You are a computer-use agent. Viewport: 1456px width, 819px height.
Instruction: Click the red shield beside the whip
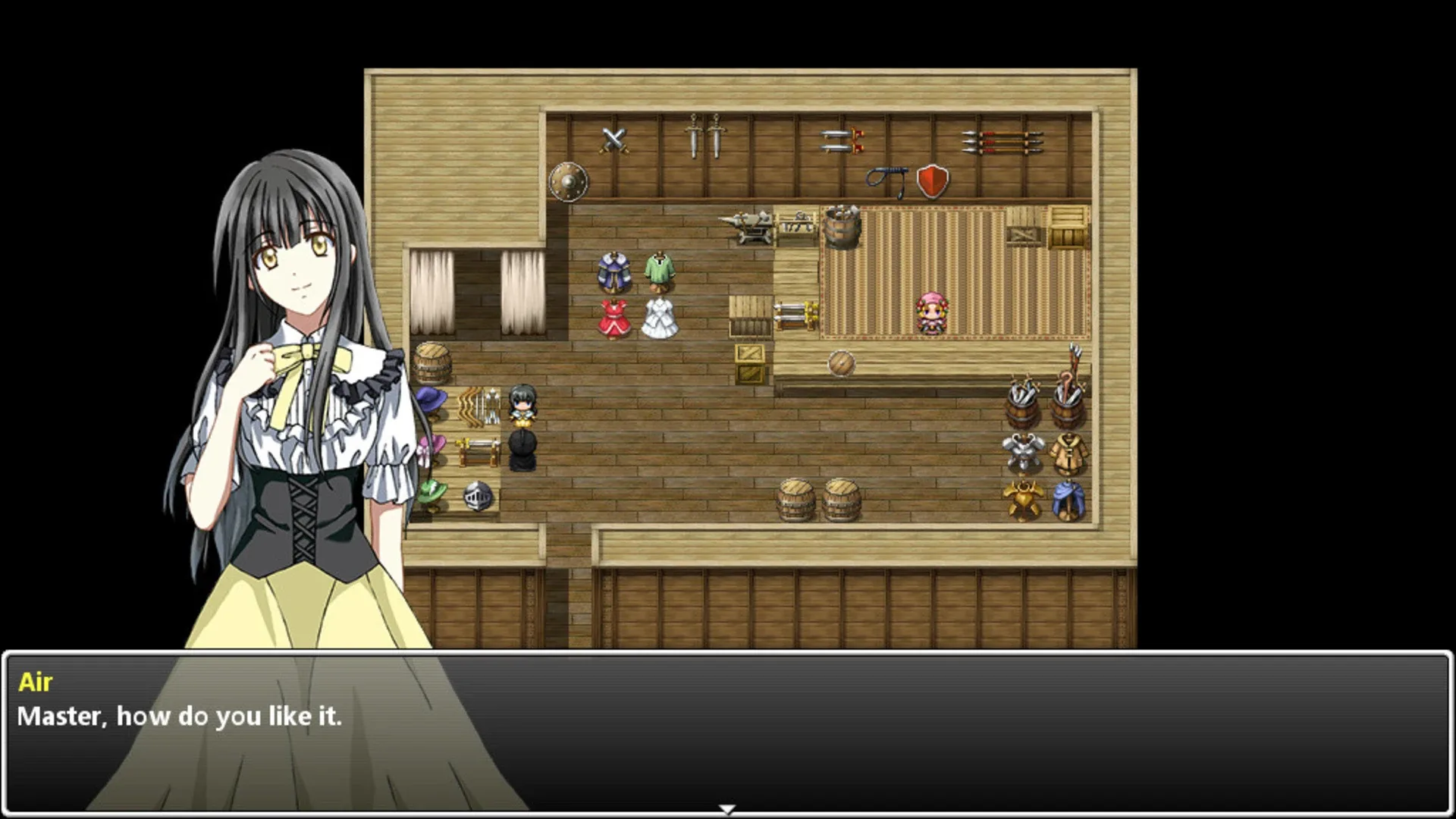click(931, 180)
